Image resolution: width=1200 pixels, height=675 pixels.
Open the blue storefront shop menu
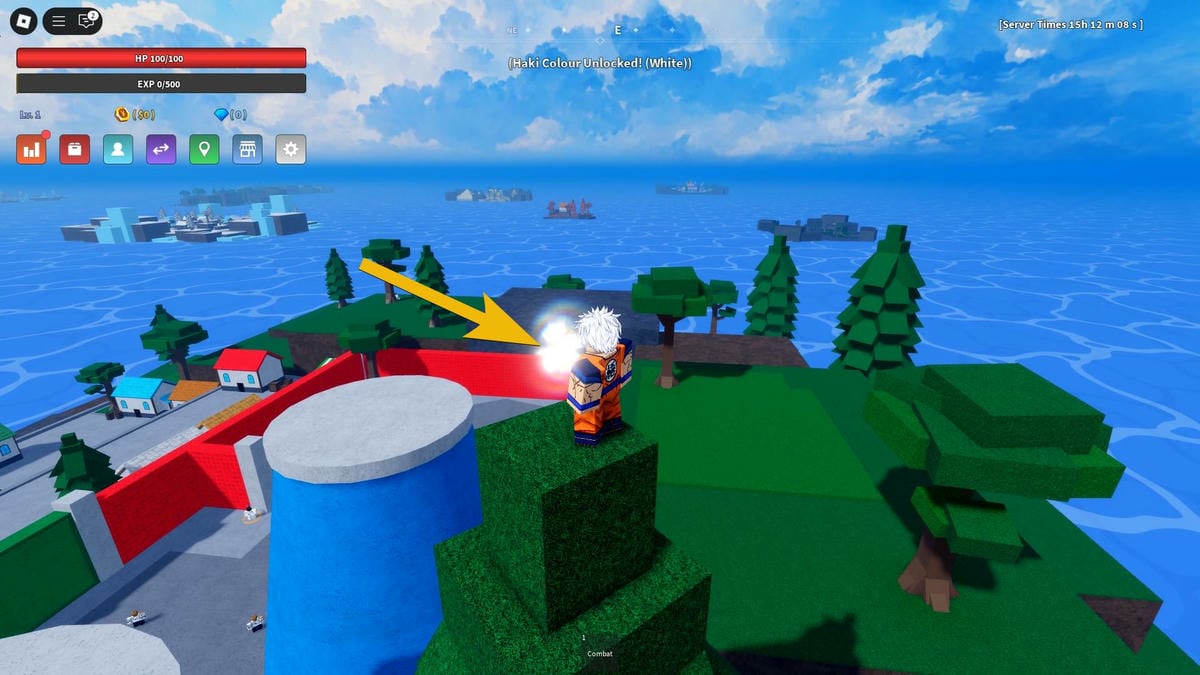247,150
